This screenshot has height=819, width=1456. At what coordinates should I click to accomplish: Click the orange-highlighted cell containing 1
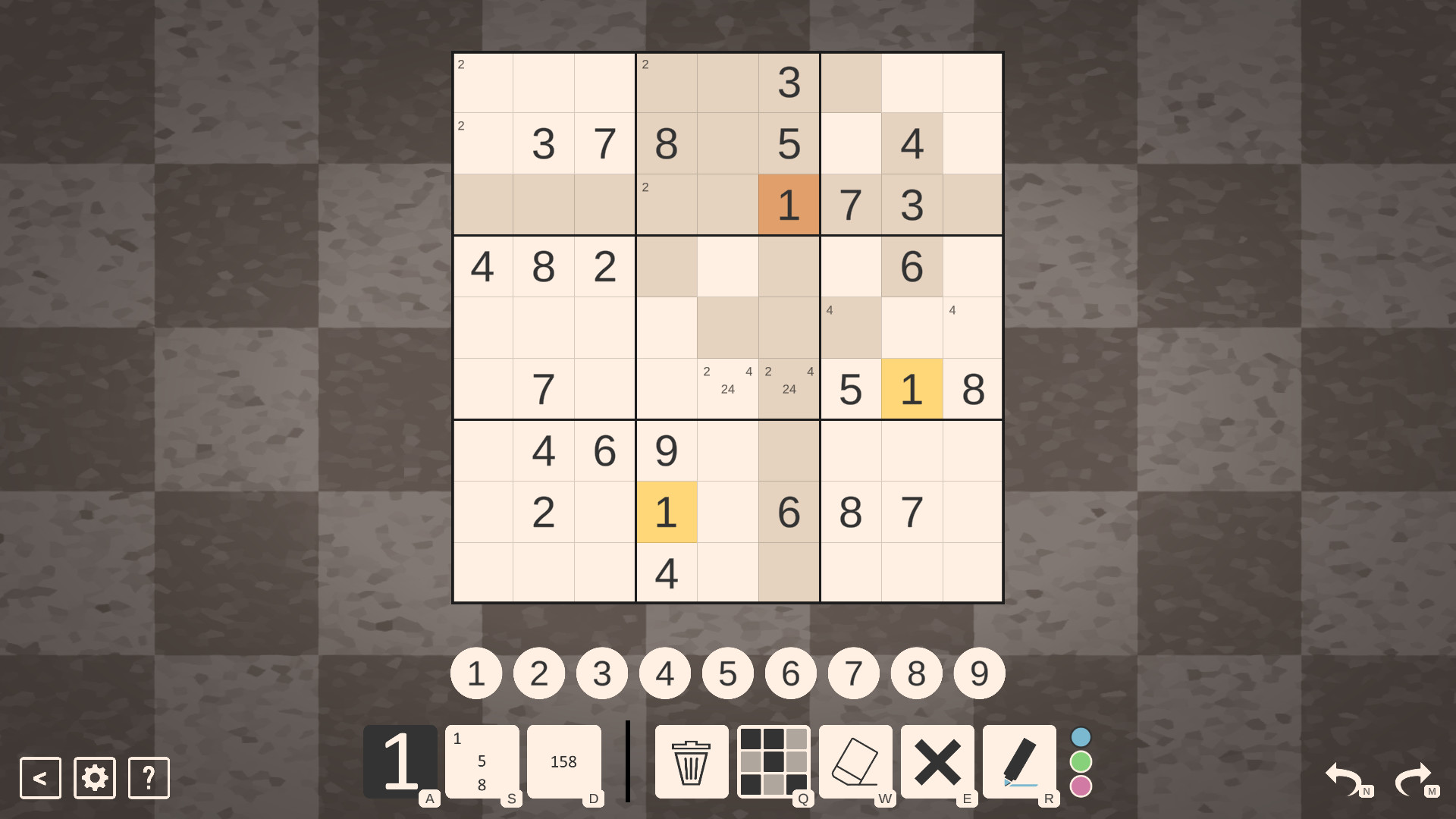tap(789, 205)
